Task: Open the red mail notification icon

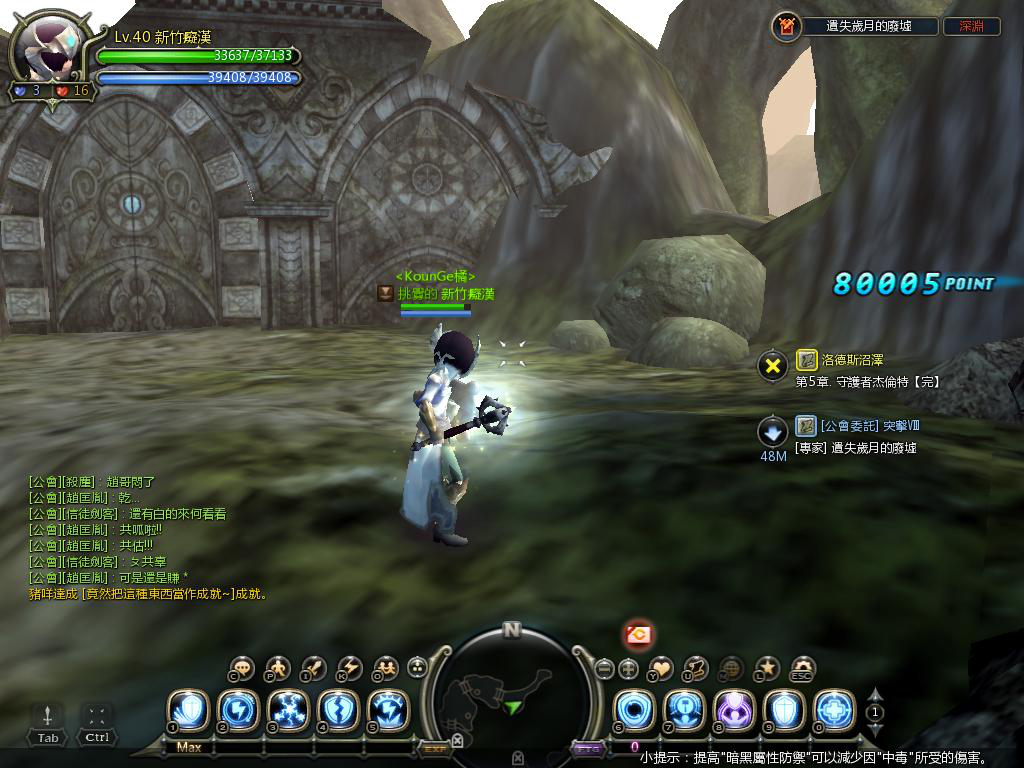Action: 639,634
